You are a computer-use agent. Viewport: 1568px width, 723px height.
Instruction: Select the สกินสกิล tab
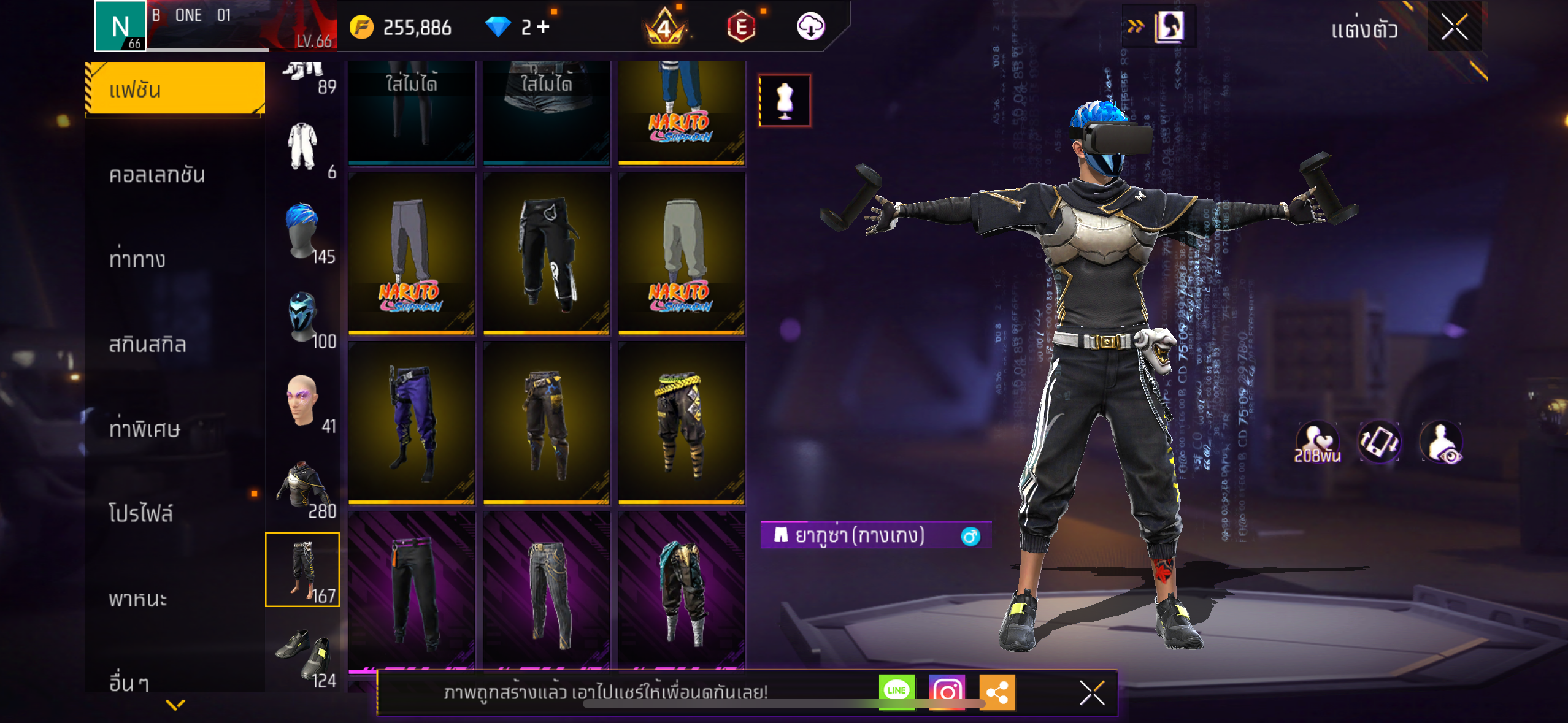point(147,345)
